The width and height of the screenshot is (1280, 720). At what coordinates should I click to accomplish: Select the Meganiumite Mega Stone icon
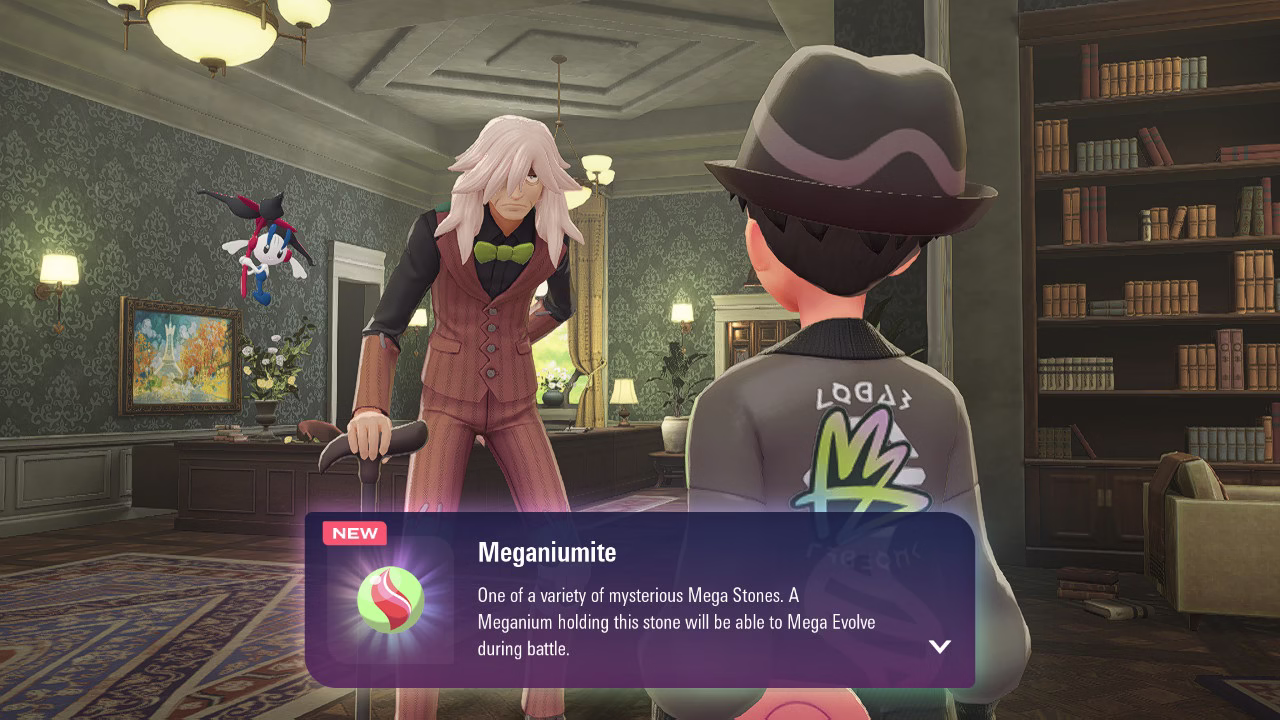(x=390, y=600)
